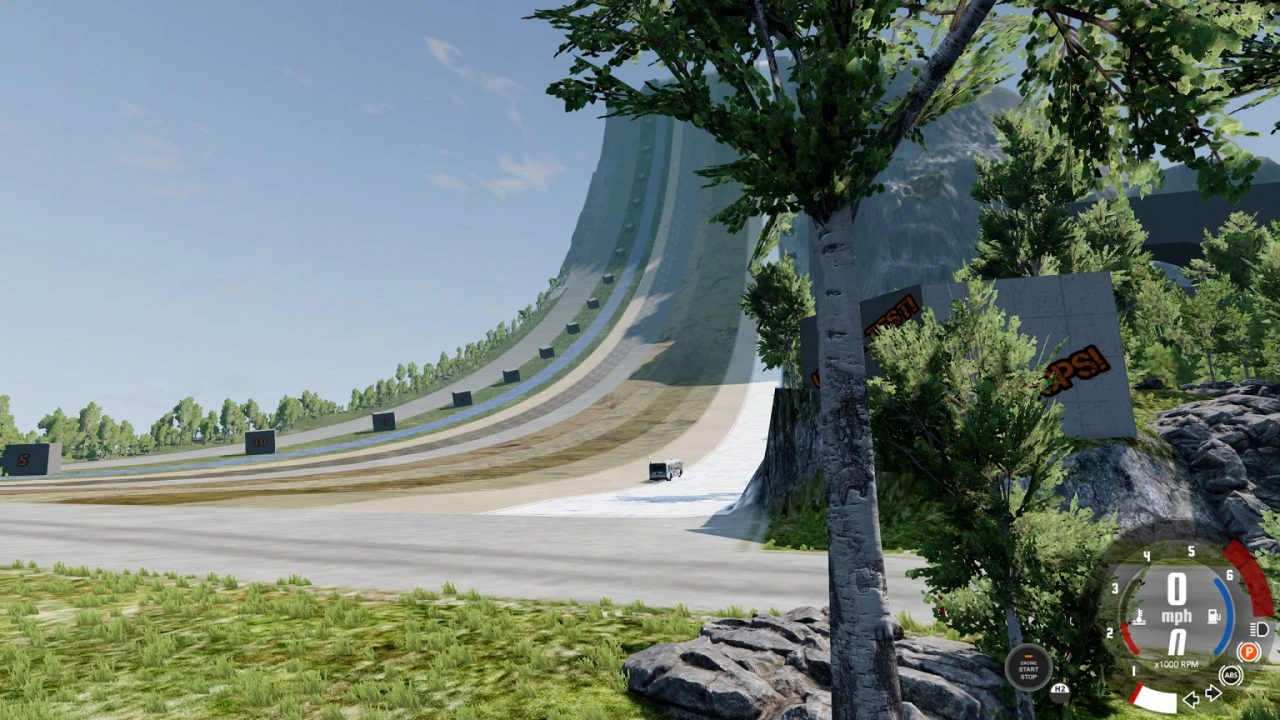Screen dimensions: 1280x720
Task: Click the fuel pump icon on the gauge
Action: (x=1213, y=615)
